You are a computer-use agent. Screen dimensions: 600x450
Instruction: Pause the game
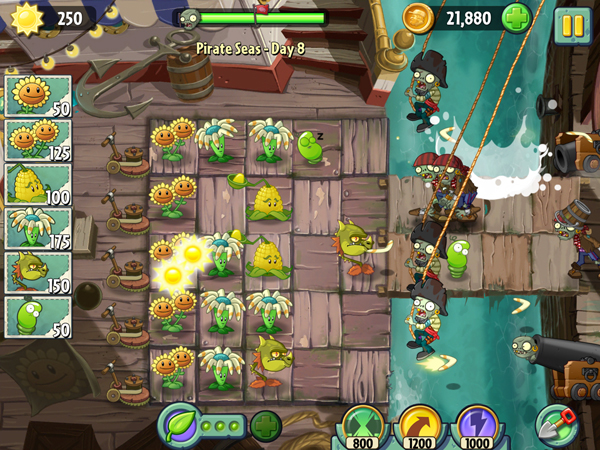click(x=572, y=25)
